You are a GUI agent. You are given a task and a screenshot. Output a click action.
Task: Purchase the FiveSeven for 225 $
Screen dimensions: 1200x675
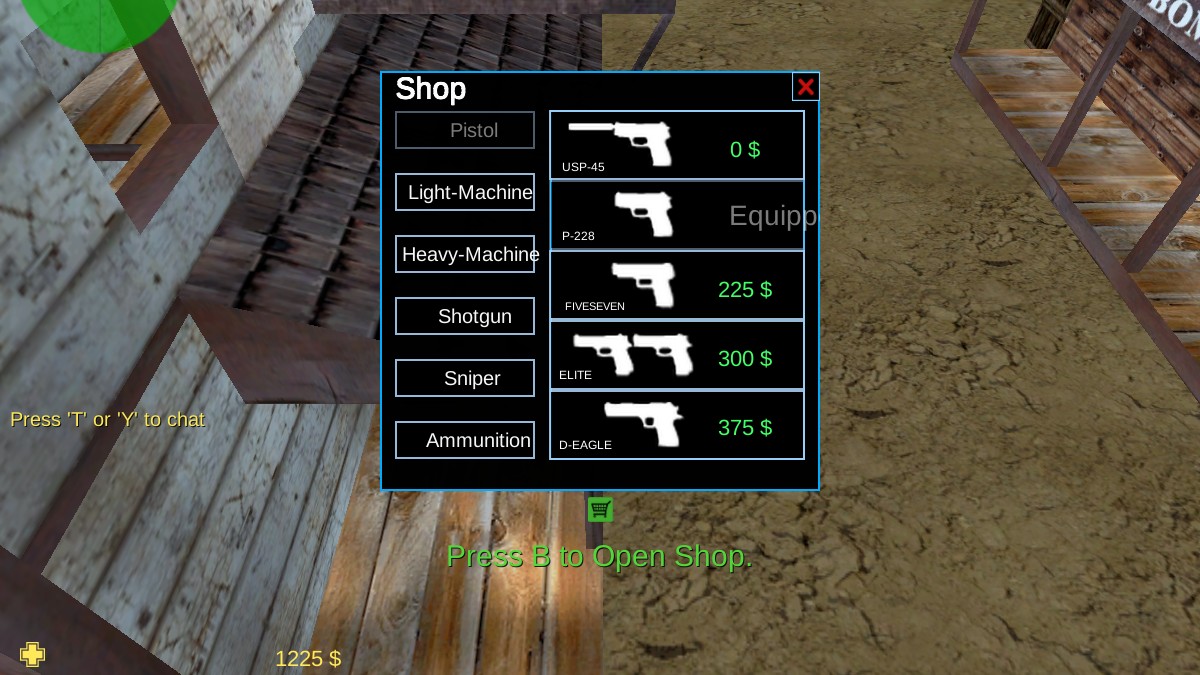pos(677,285)
